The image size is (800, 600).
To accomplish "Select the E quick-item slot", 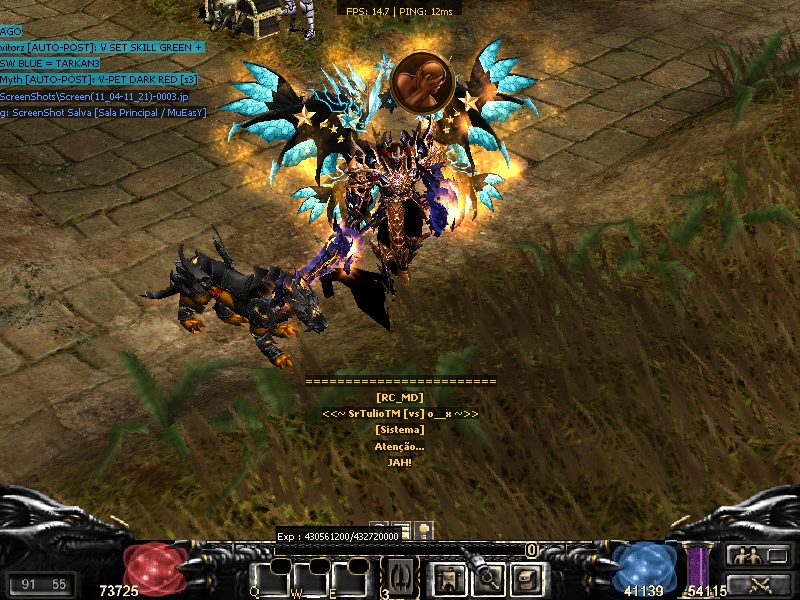I will pos(350,580).
